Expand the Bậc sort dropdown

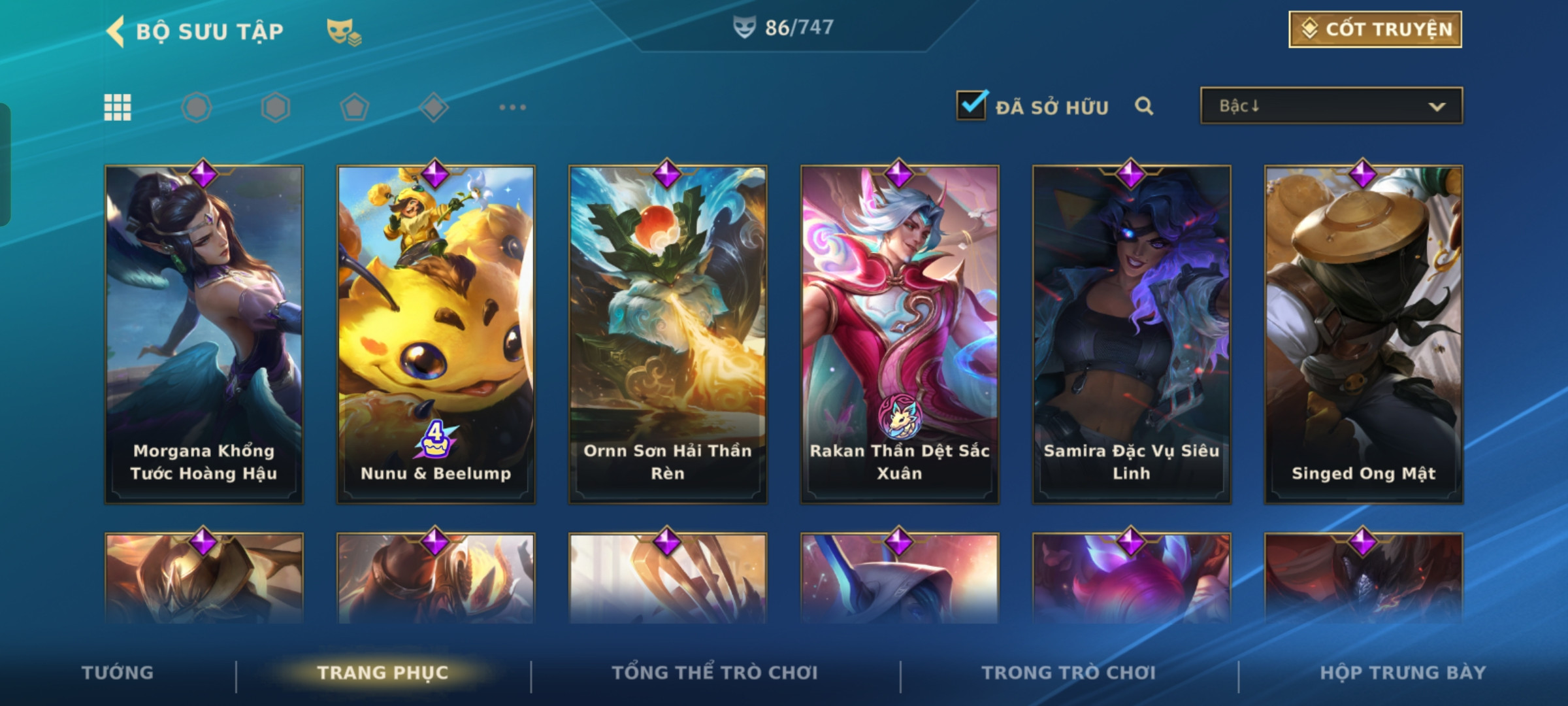pos(1331,106)
